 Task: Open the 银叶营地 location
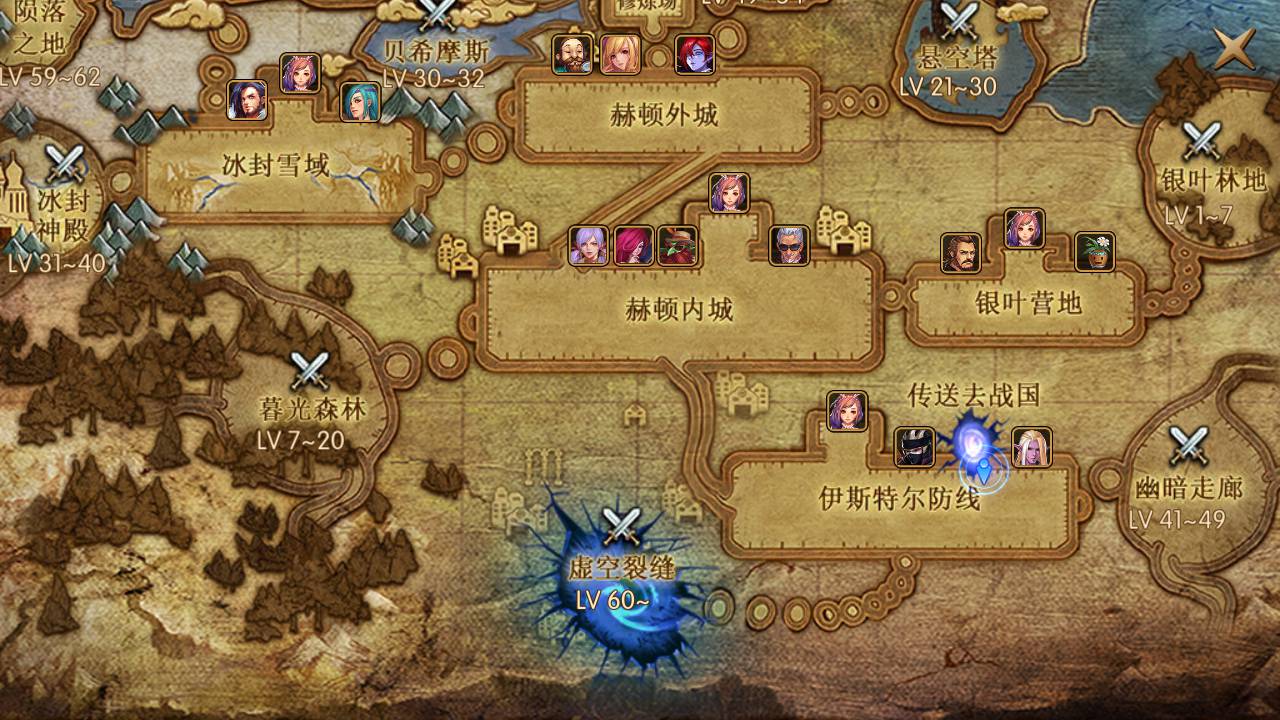coord(1028,303)
